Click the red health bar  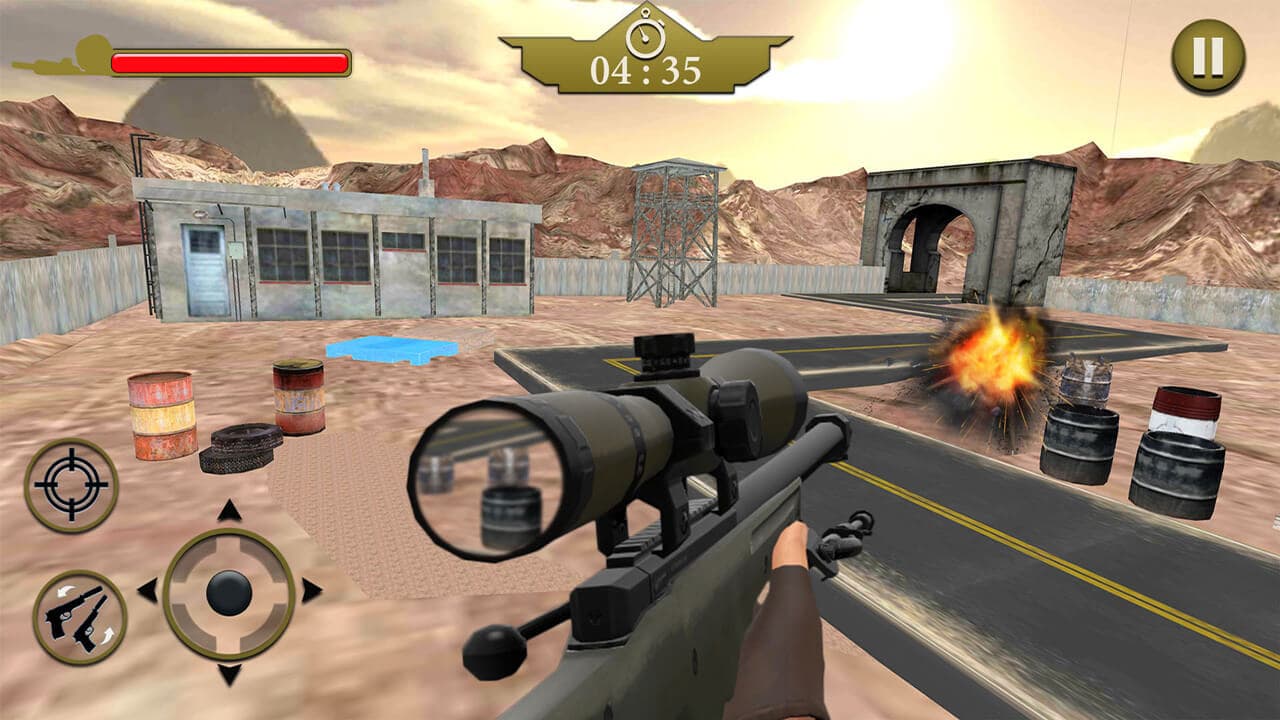click(230, 62)
